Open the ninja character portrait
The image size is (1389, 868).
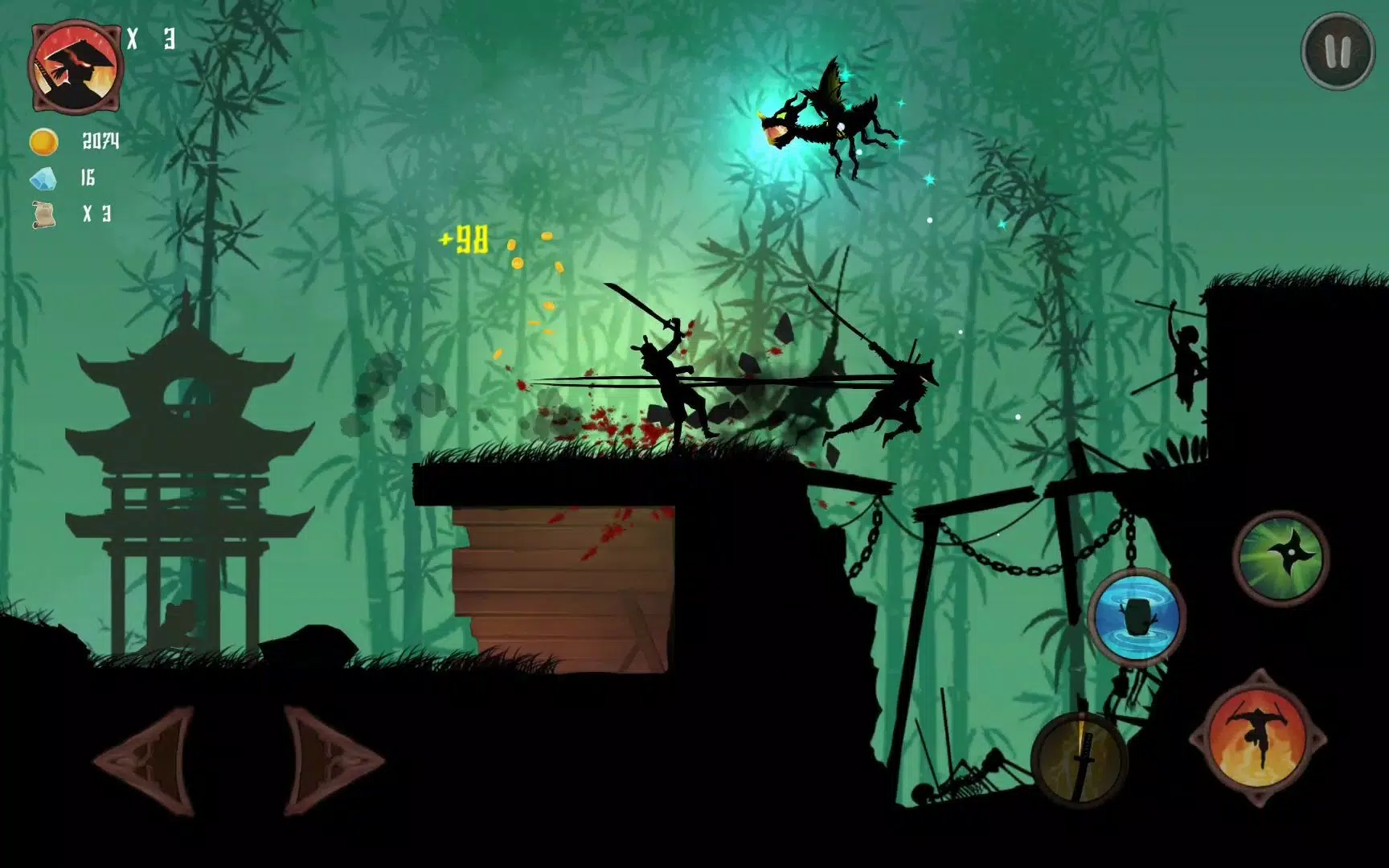point(74,64)
